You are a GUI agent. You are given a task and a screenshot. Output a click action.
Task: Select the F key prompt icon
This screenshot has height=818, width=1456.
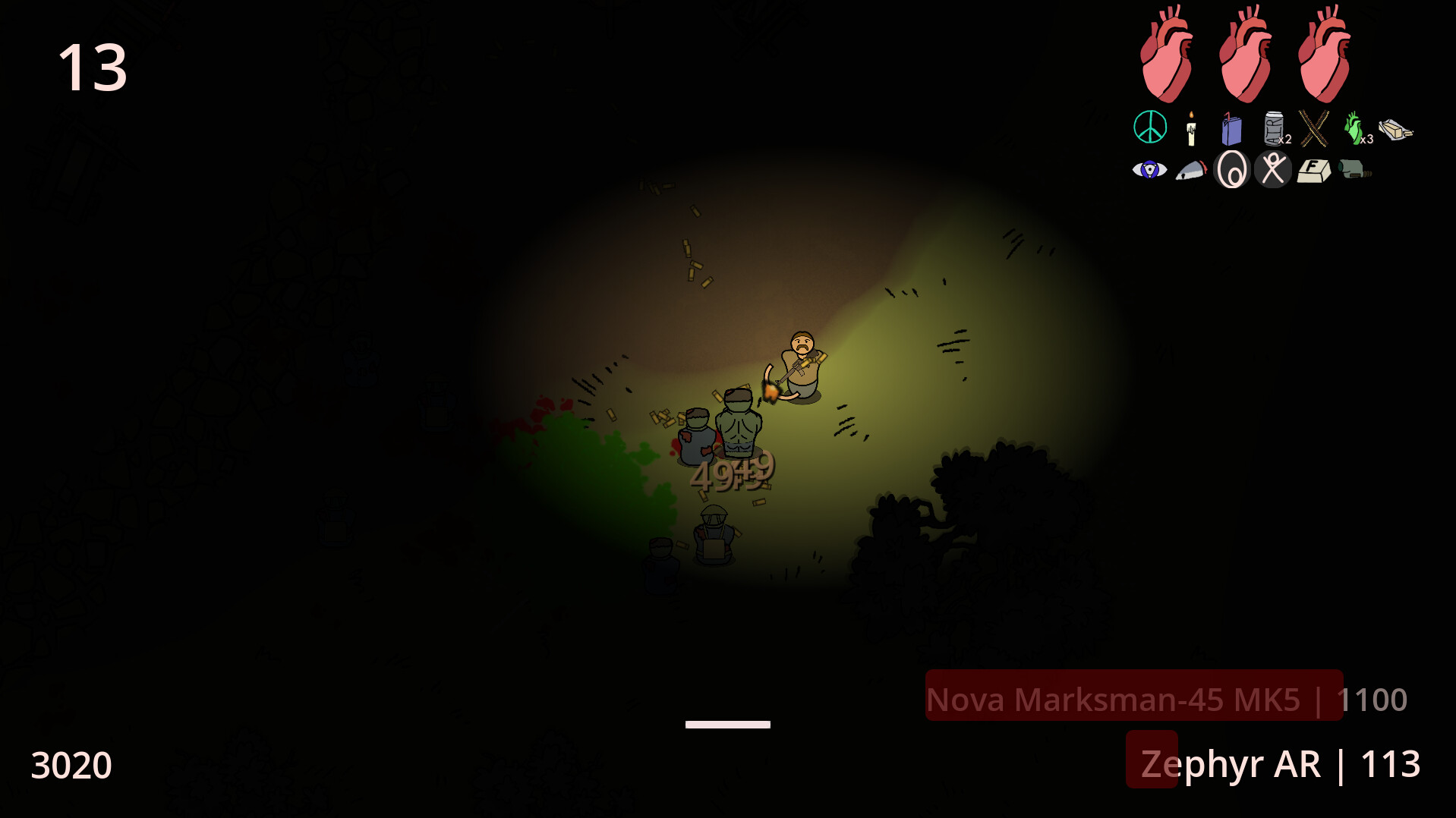tap(1313, 171)
